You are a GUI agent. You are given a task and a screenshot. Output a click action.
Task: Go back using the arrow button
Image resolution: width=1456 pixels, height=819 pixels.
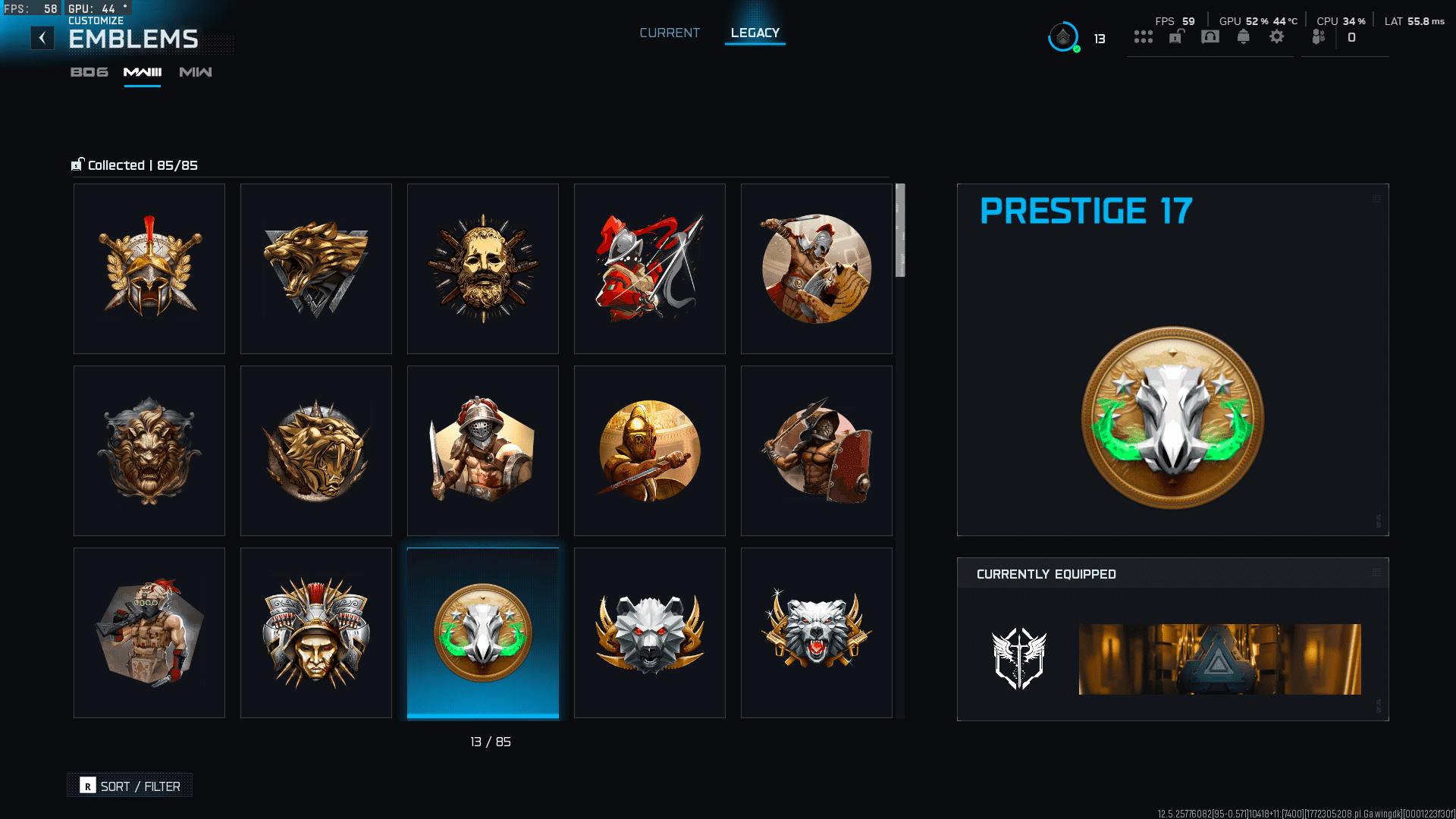pos(42,37)
